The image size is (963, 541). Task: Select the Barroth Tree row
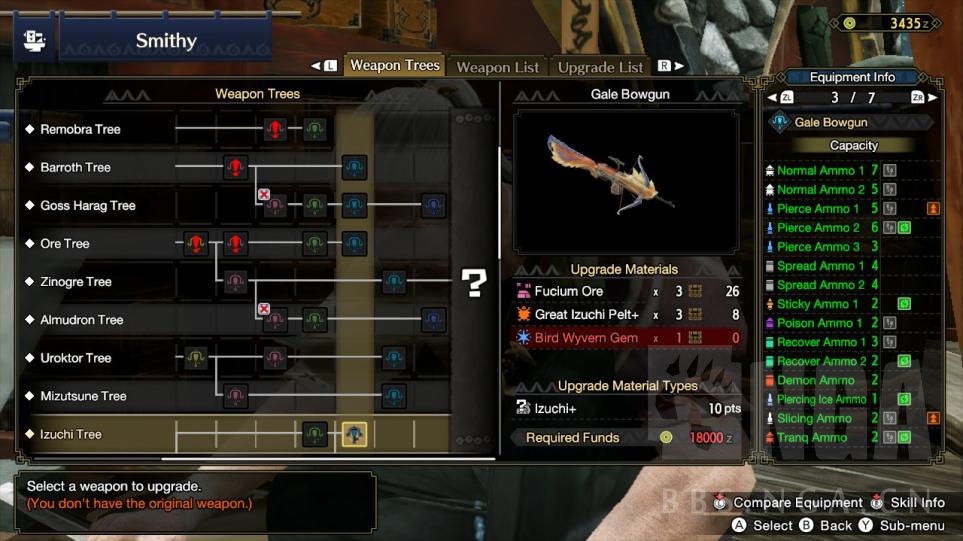click(75, 167)
